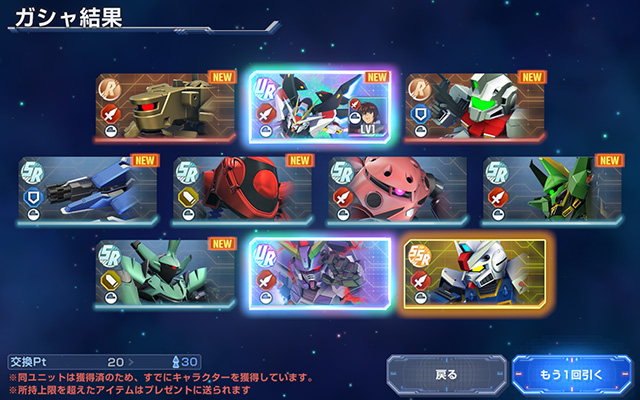Screen dimensions: 640x400
Task: Select the white and red mech card
Action: point(476,106)
